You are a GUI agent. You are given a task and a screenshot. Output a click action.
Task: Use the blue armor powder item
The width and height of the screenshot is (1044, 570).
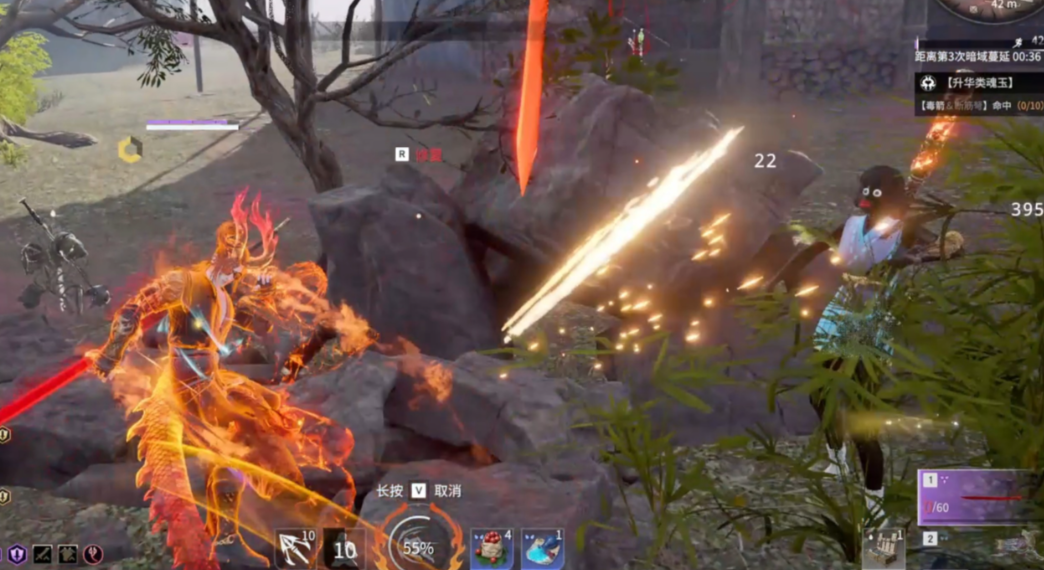(x=541, y=548)
